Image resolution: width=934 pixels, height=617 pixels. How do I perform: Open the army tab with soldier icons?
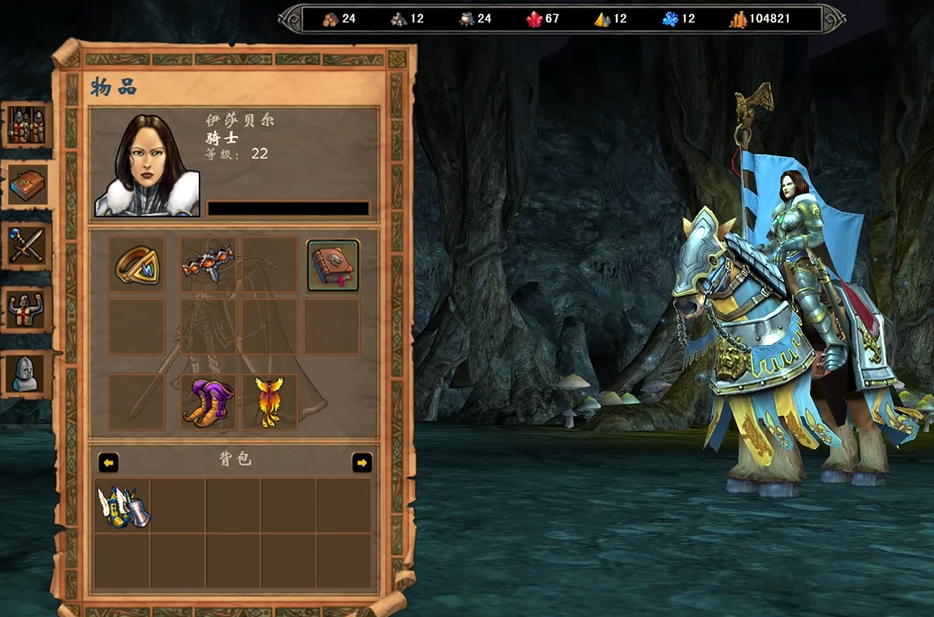[26, 125]
